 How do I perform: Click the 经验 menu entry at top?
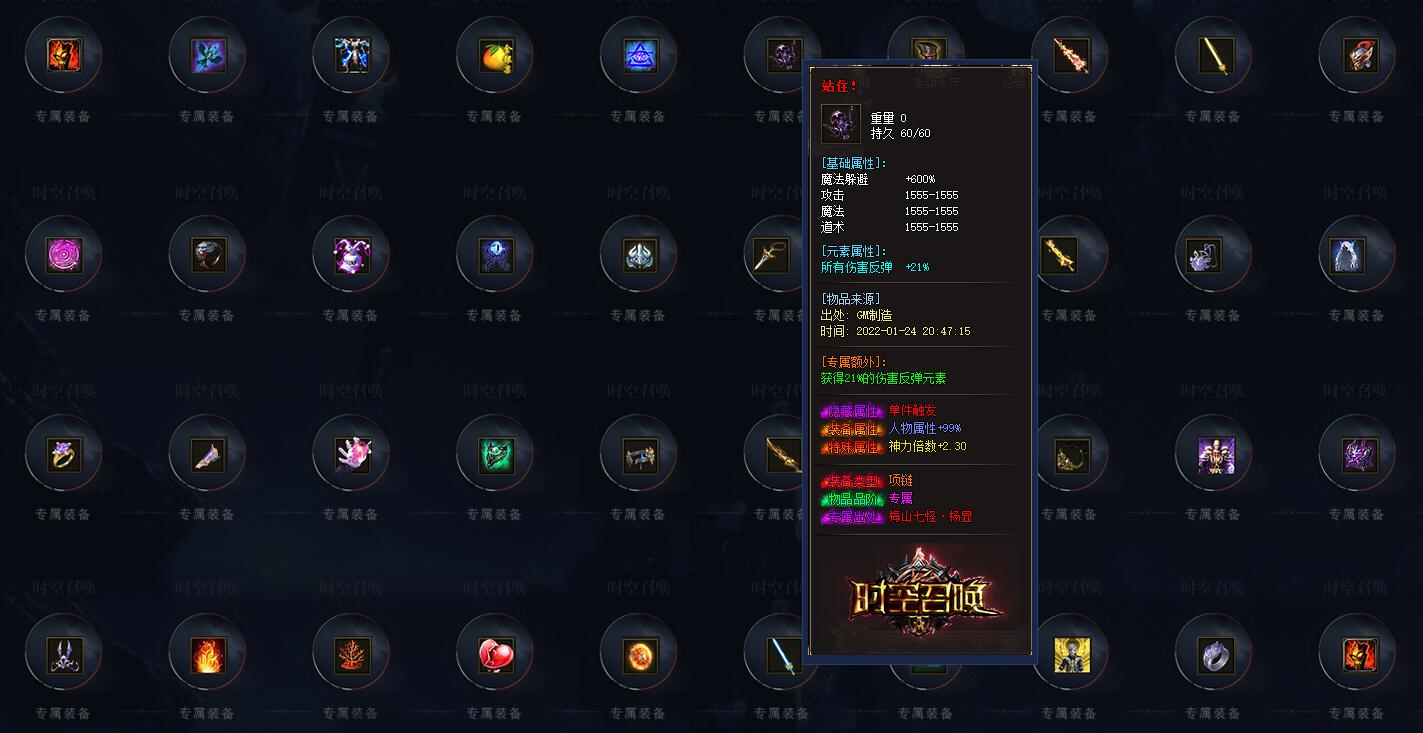point(1013,85)
